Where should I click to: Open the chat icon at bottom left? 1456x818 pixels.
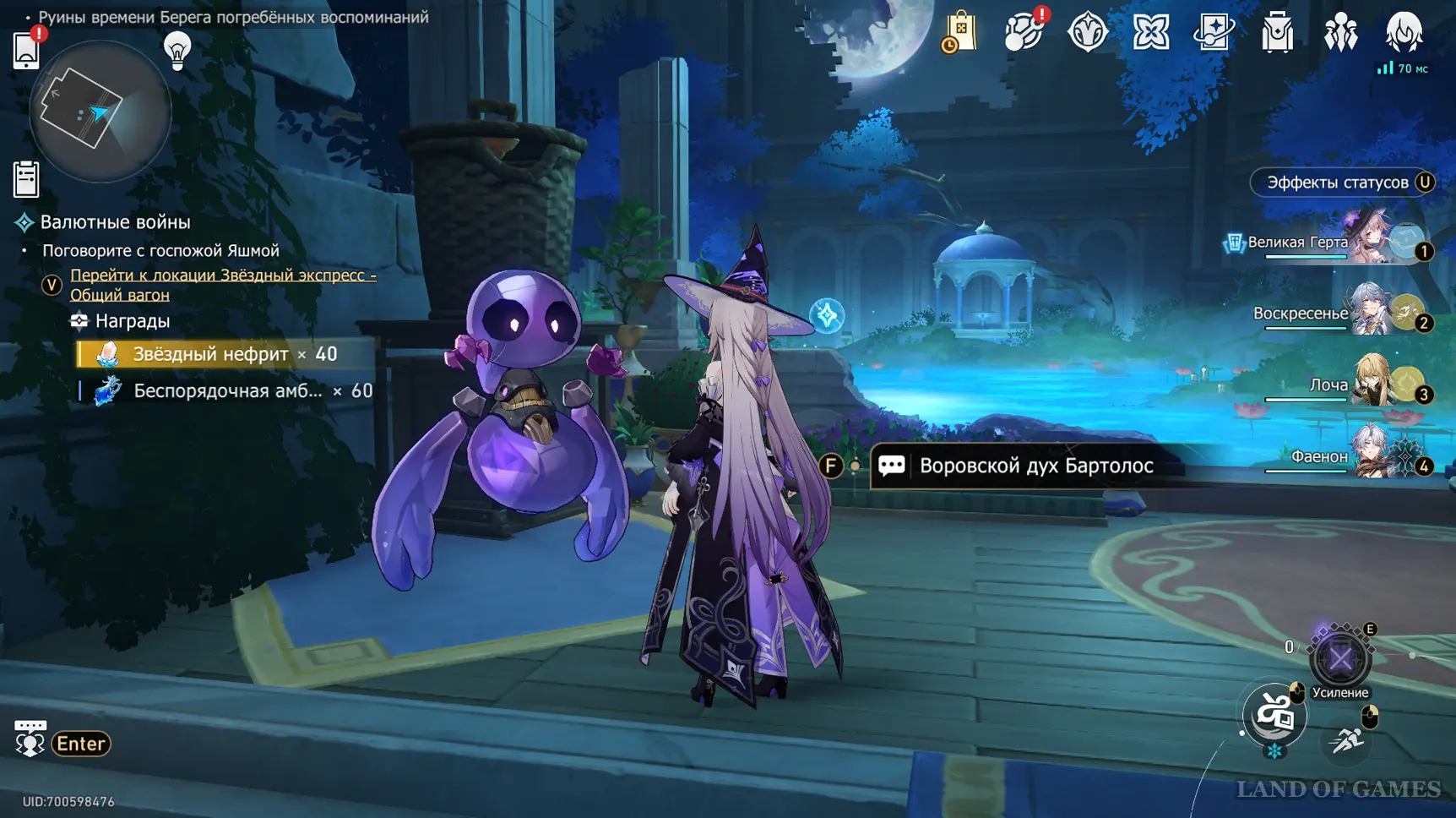[x=30, y=739]
